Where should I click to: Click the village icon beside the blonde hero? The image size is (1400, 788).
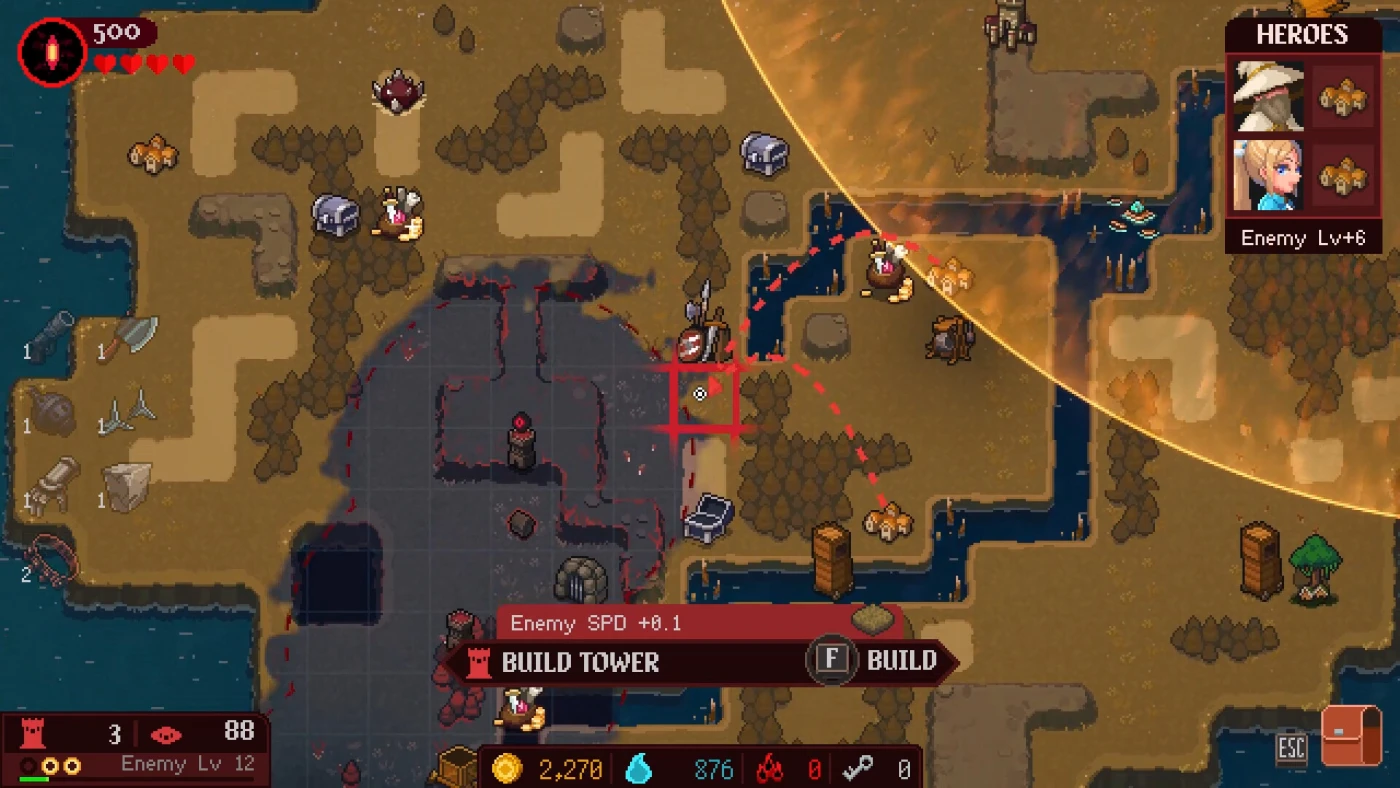[x=1343, y=175]
